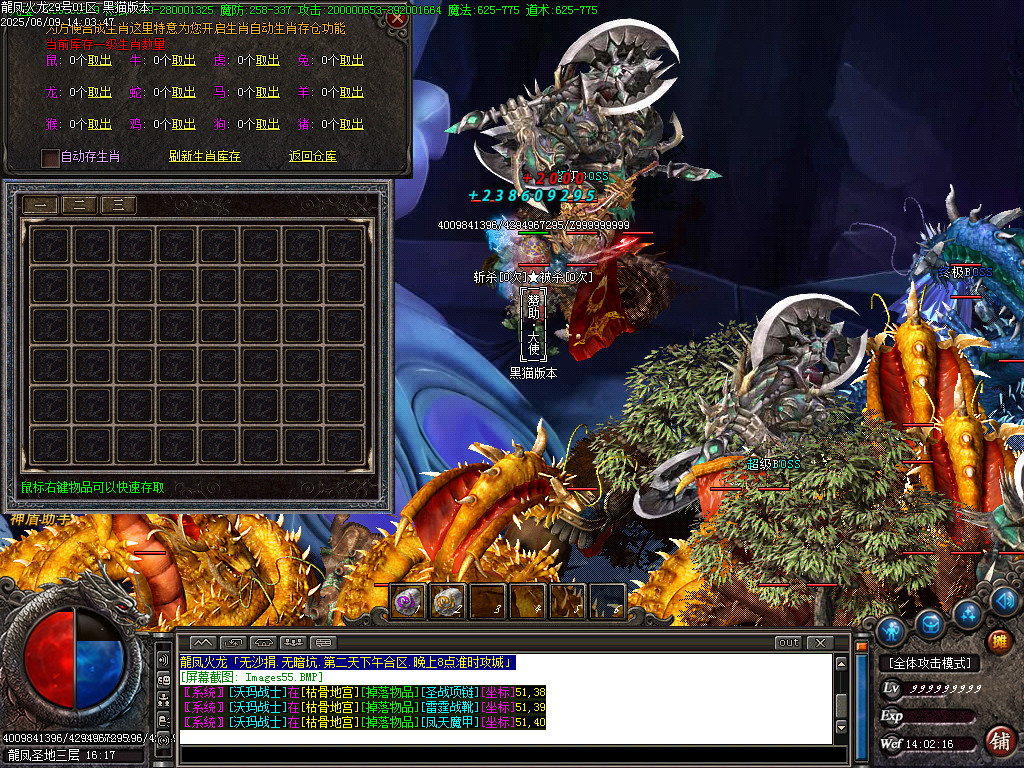This screenshot has height=768, width=1024.
Task: Withdraw the Dragon (龙) zodiac
Action: pyautogui.click(x=99, y=93)
